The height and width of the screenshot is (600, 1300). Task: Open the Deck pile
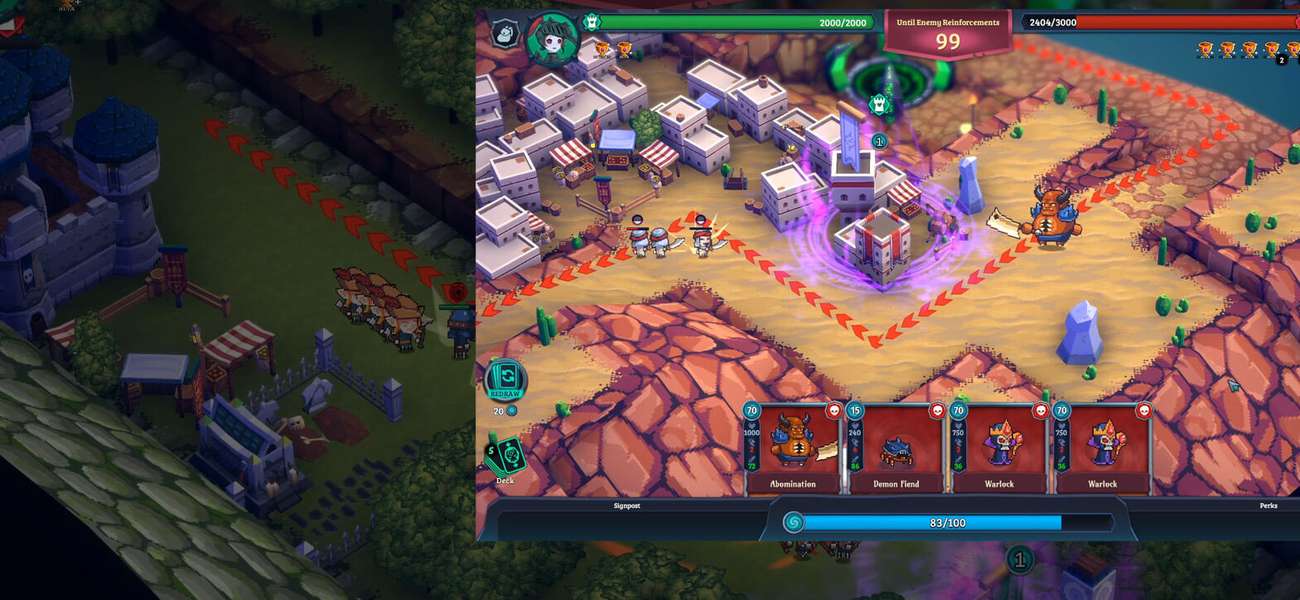[505, 457]
